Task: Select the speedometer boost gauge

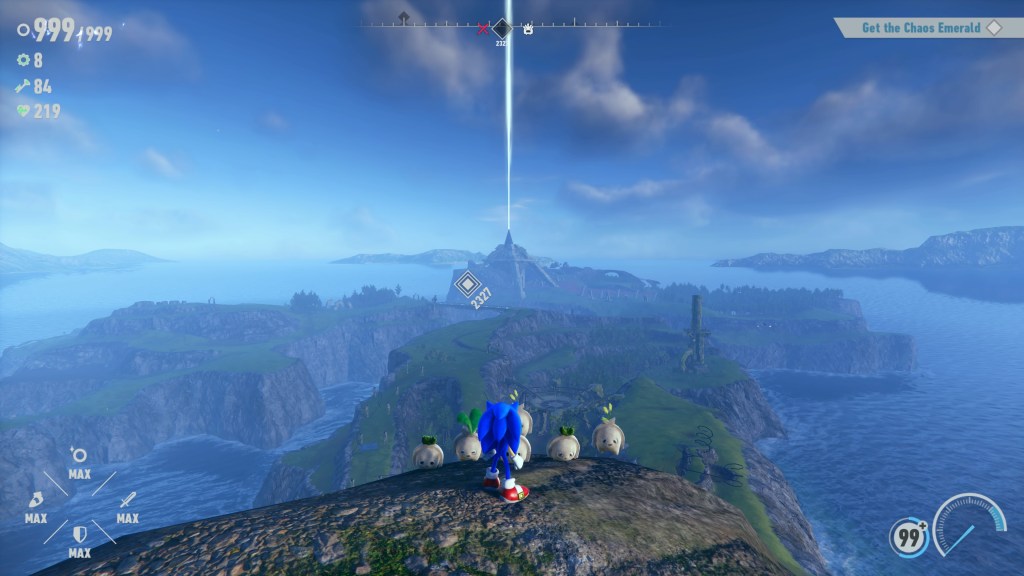Action: [x=969, y=526]
